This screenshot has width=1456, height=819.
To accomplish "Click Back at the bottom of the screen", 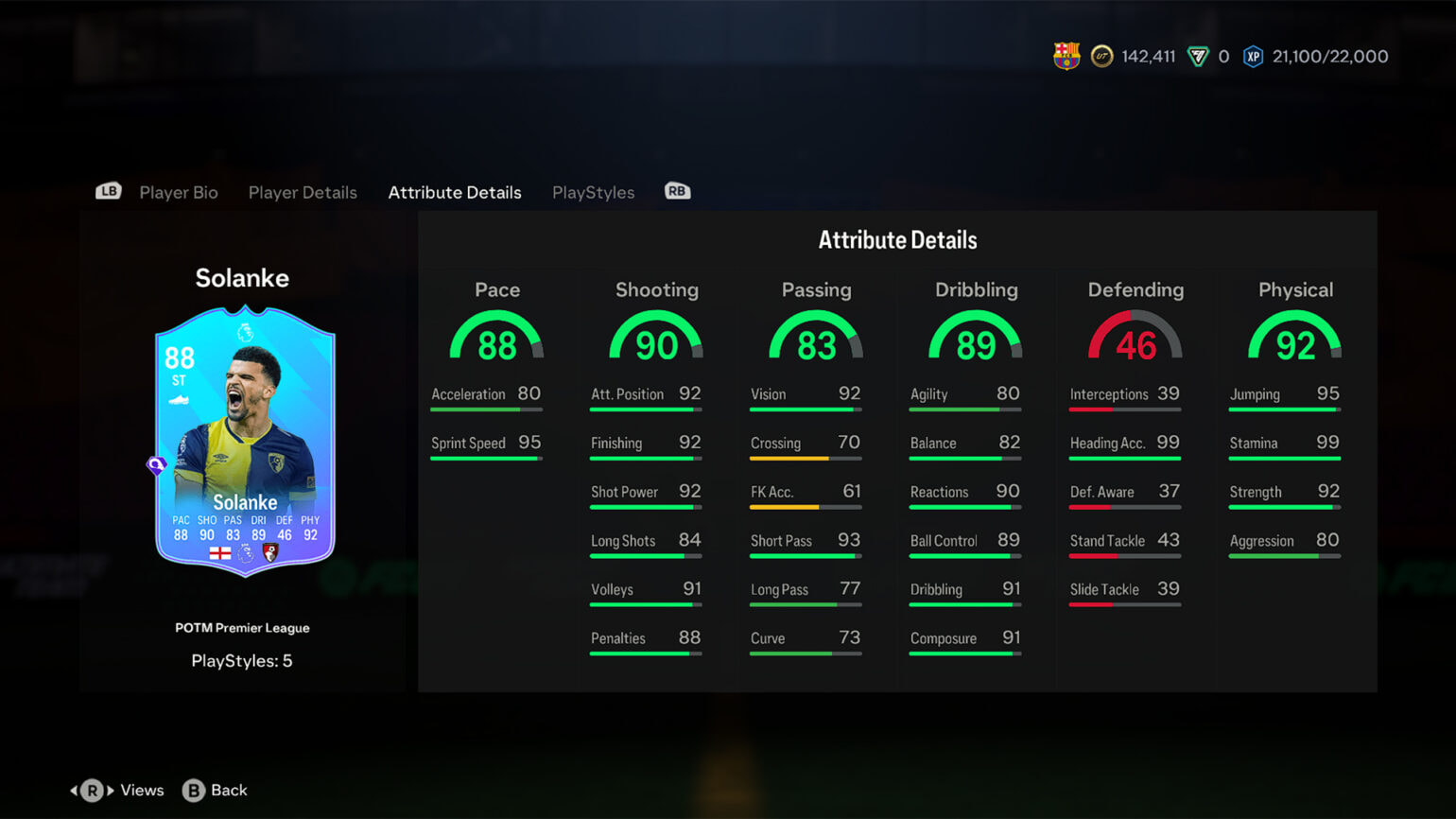I will pyautogui.click(x=227, y=790).
